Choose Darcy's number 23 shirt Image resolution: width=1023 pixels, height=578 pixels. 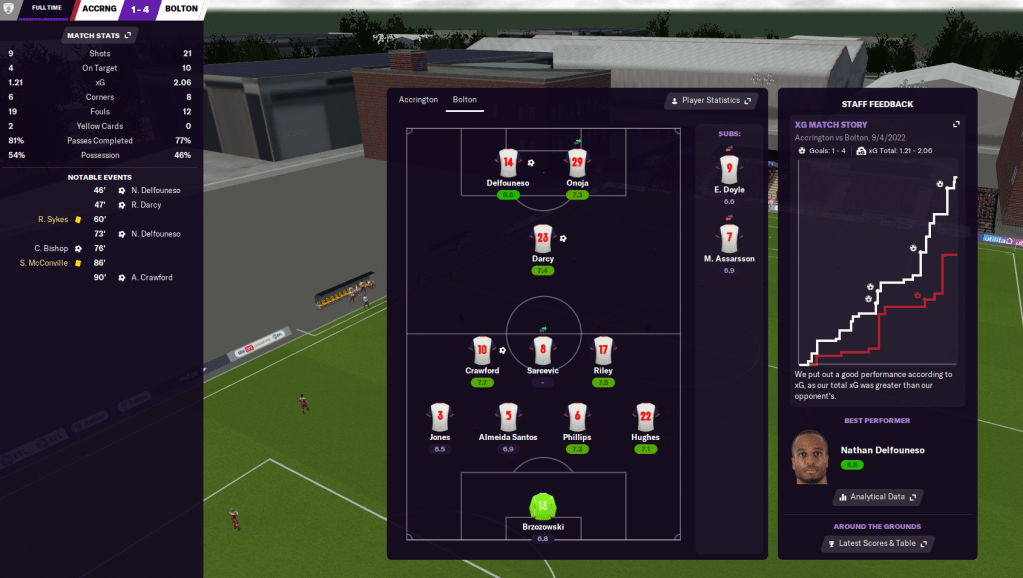pyautogui.click(x=543, y=238)
